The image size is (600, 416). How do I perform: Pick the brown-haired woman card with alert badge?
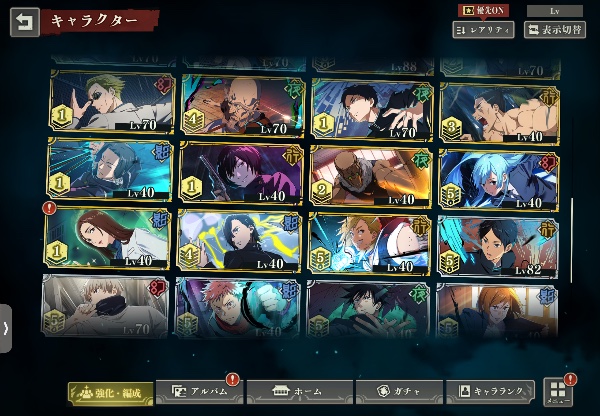tap(111, 240)
